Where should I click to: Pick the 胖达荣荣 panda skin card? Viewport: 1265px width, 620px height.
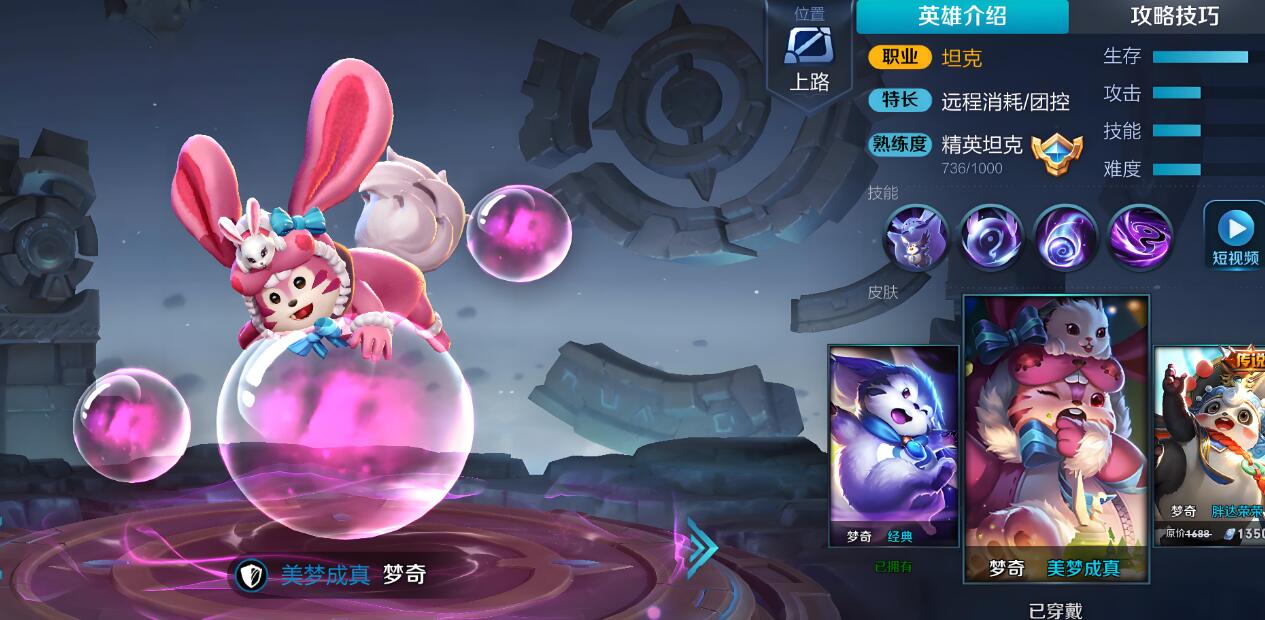click(1210, 445)
